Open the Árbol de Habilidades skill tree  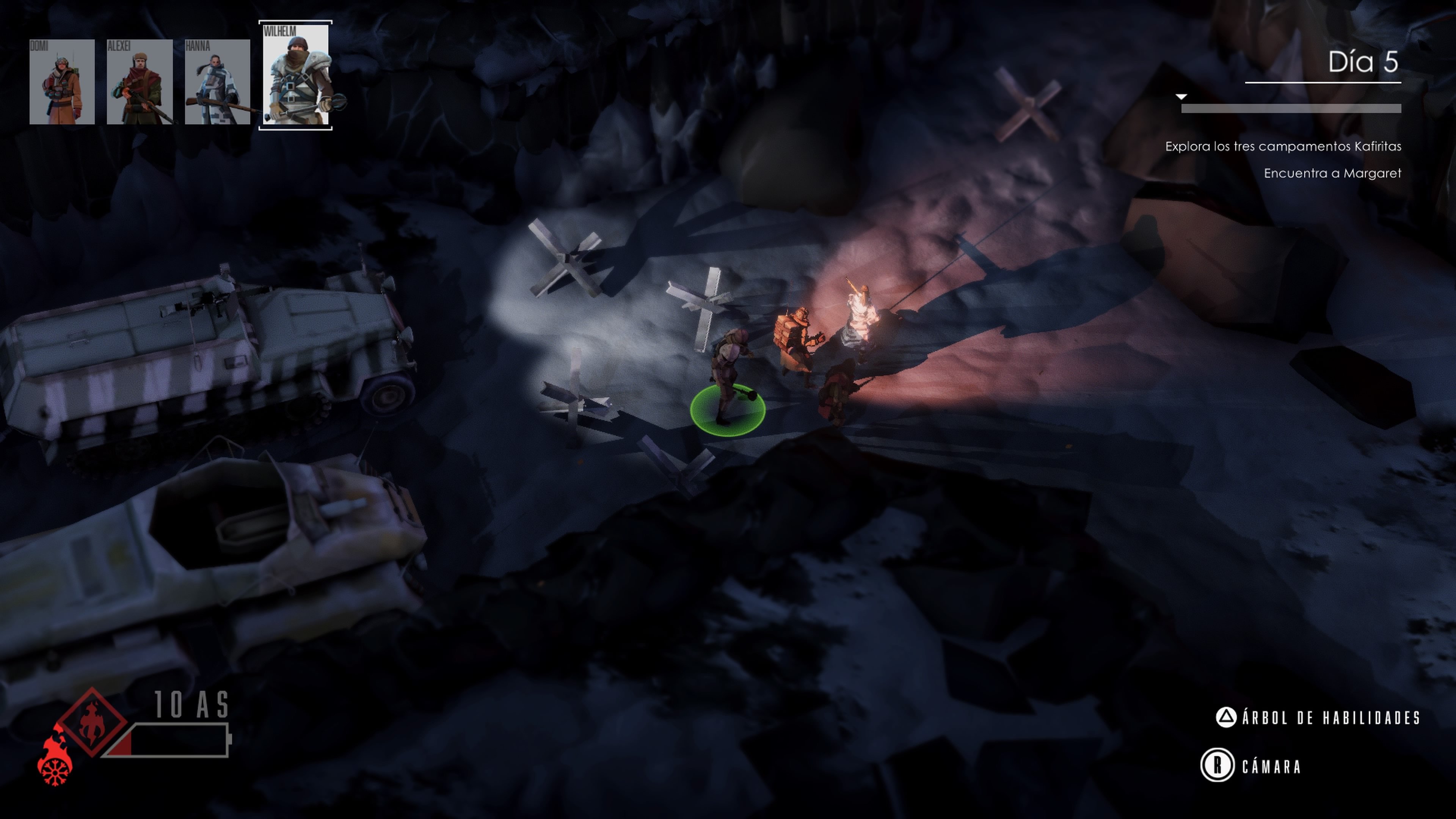click(1330, 718)
